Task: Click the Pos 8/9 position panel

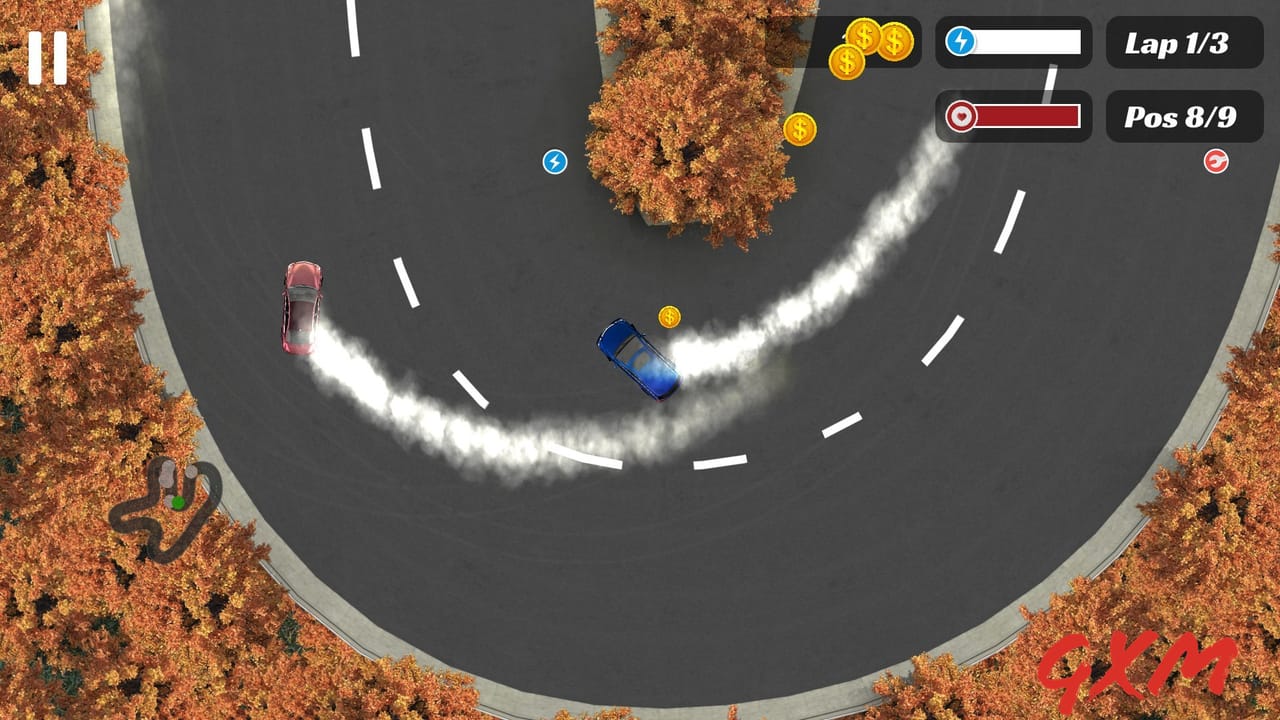Action: [1185, 116]
